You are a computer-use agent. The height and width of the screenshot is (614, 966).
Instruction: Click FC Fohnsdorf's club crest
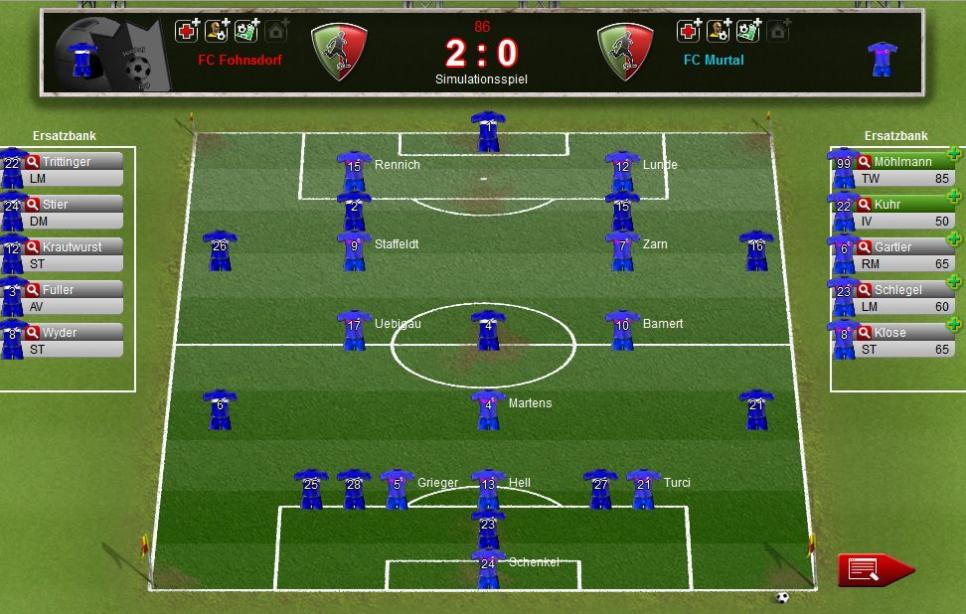click(339, 50)
